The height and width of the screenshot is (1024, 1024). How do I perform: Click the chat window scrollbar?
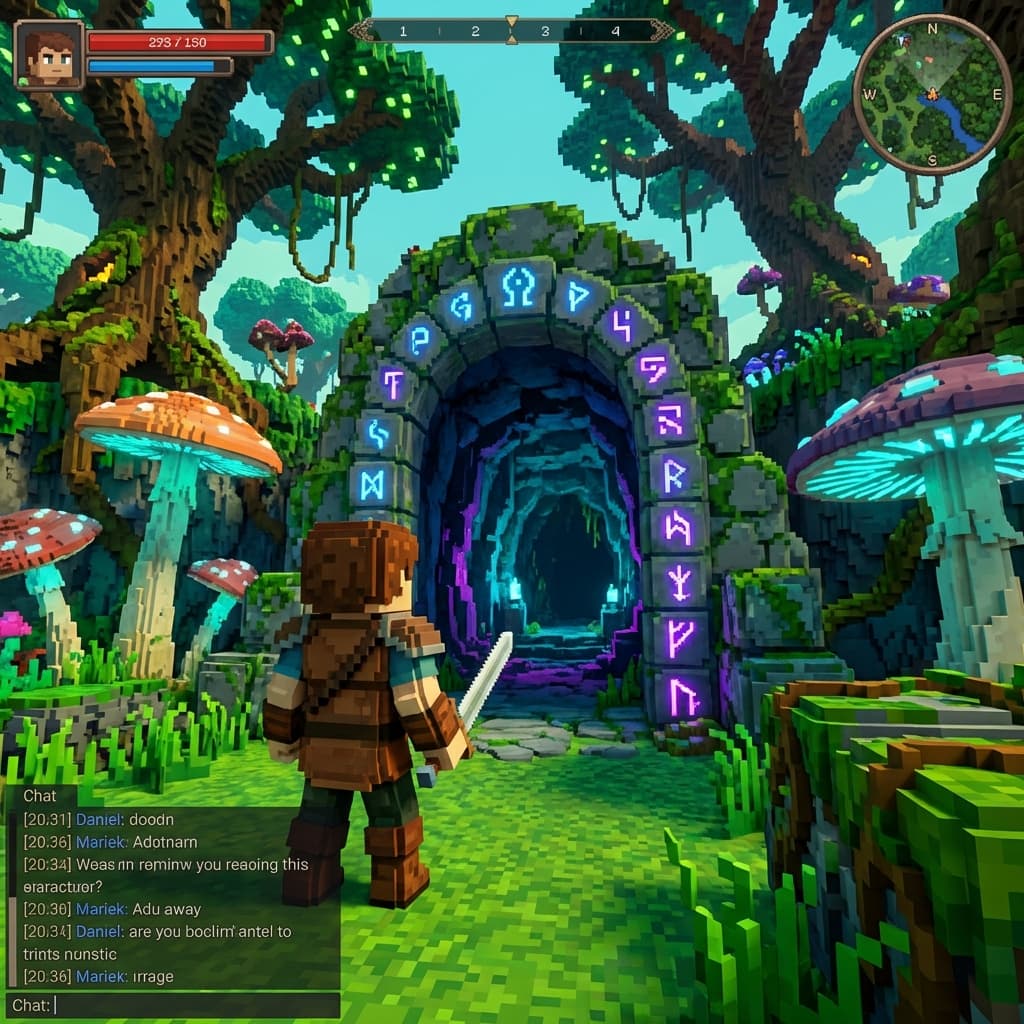coord(12,940)
